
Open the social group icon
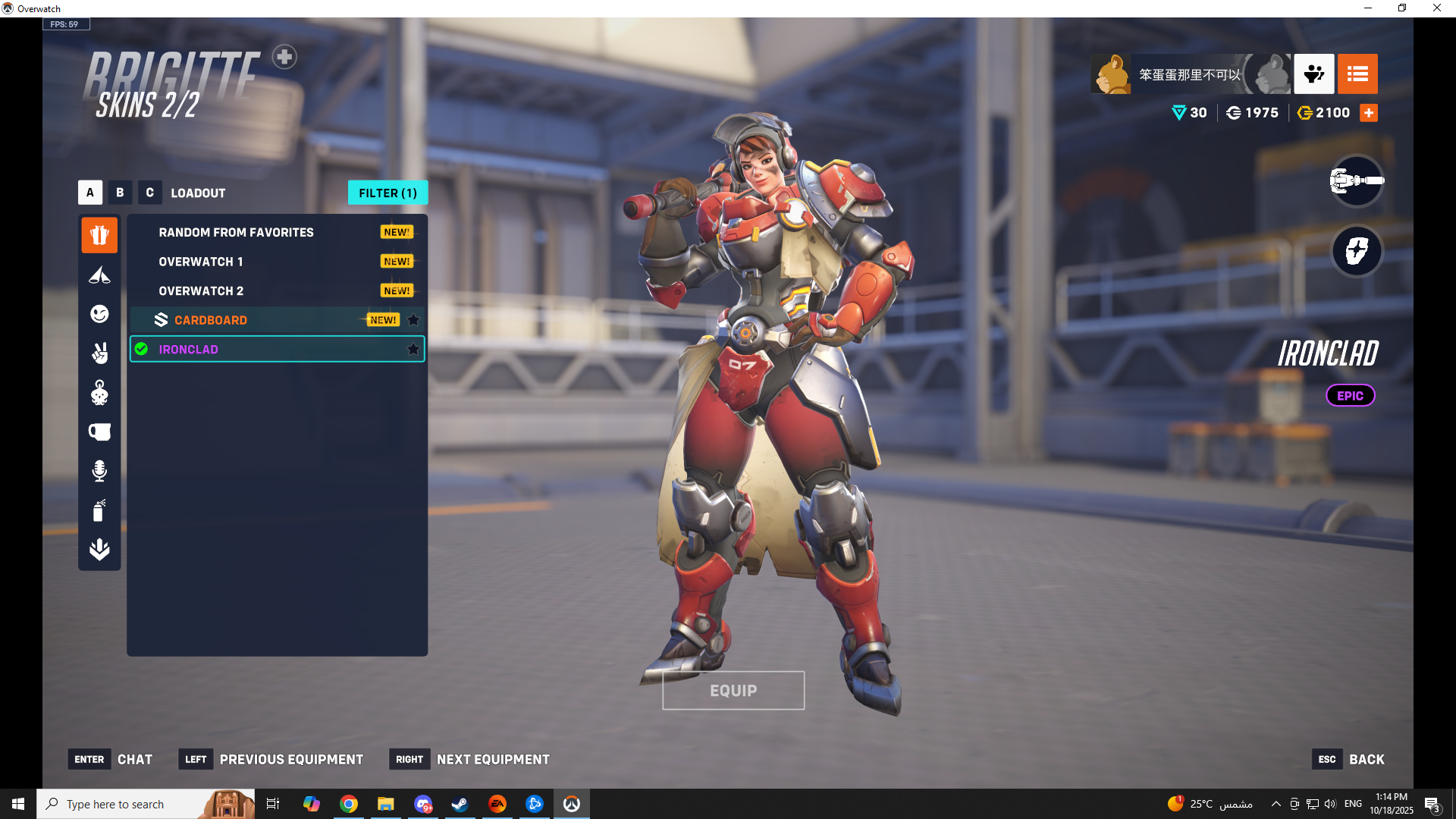tap(1313, 74)
